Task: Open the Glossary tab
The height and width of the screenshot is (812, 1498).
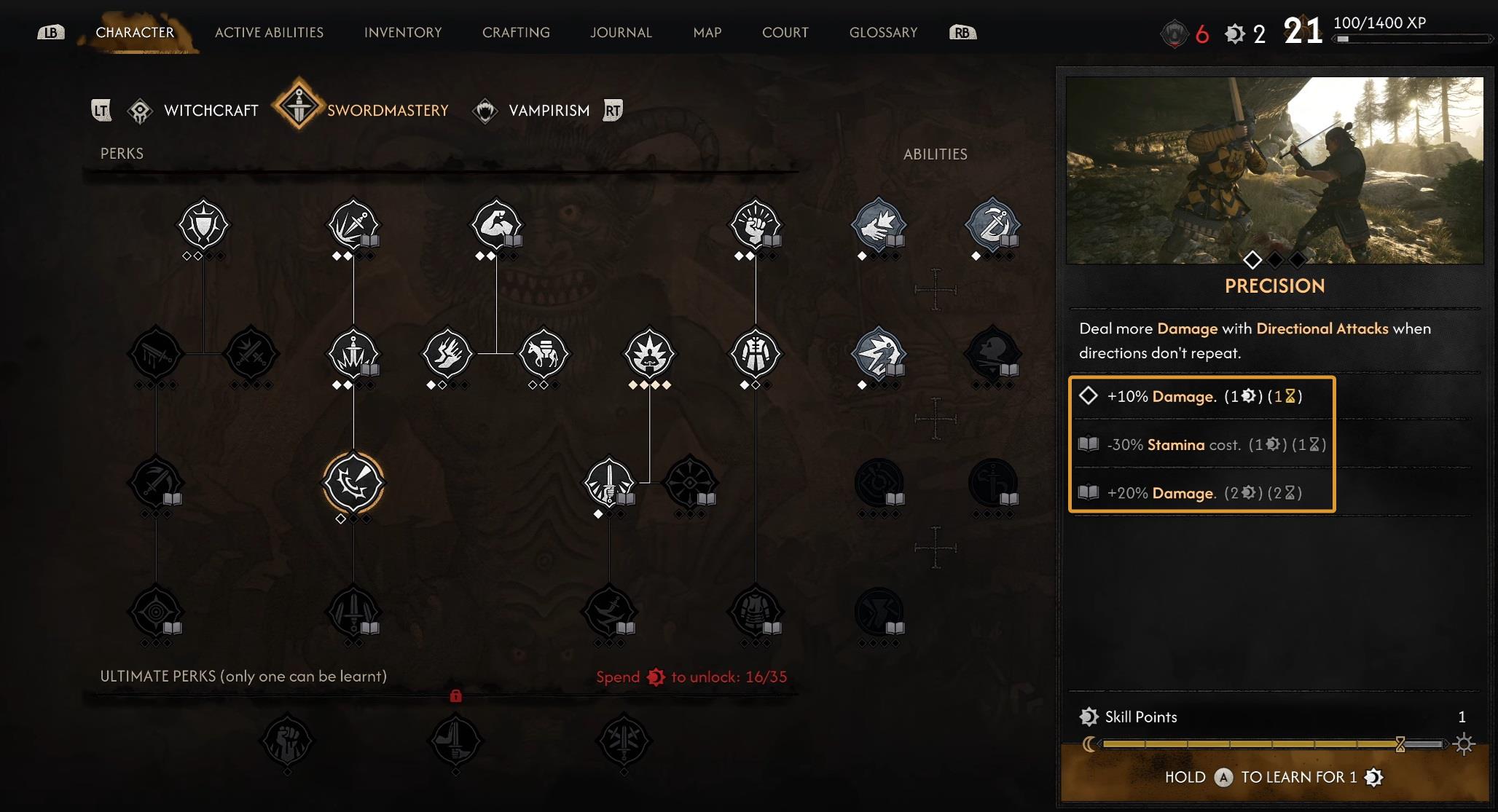Action: point(883,33)
